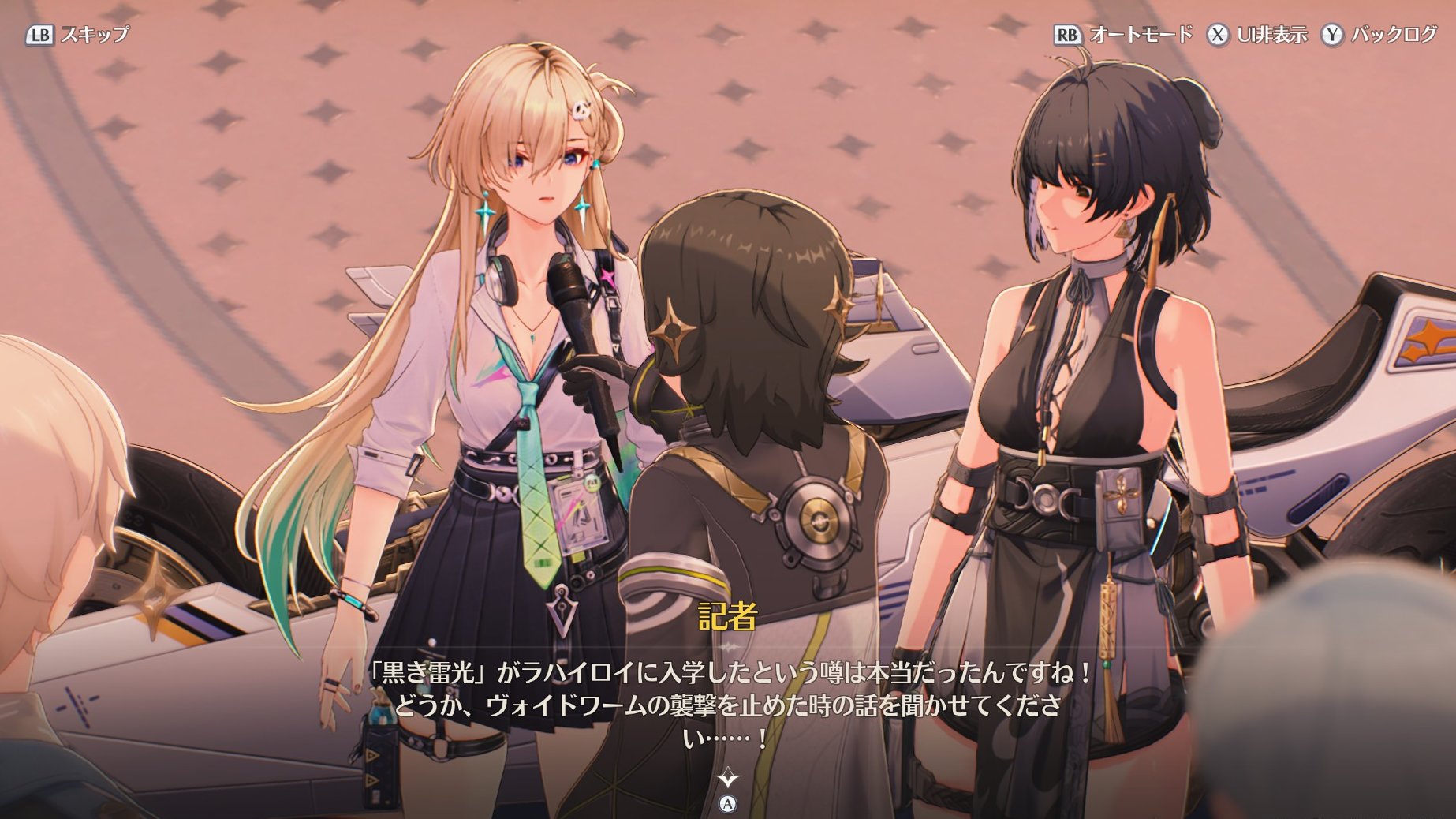This screenshot has width=1456, height=819.
Task: Advance dialogue using the continue arrow marker
Action: (728, 780)
